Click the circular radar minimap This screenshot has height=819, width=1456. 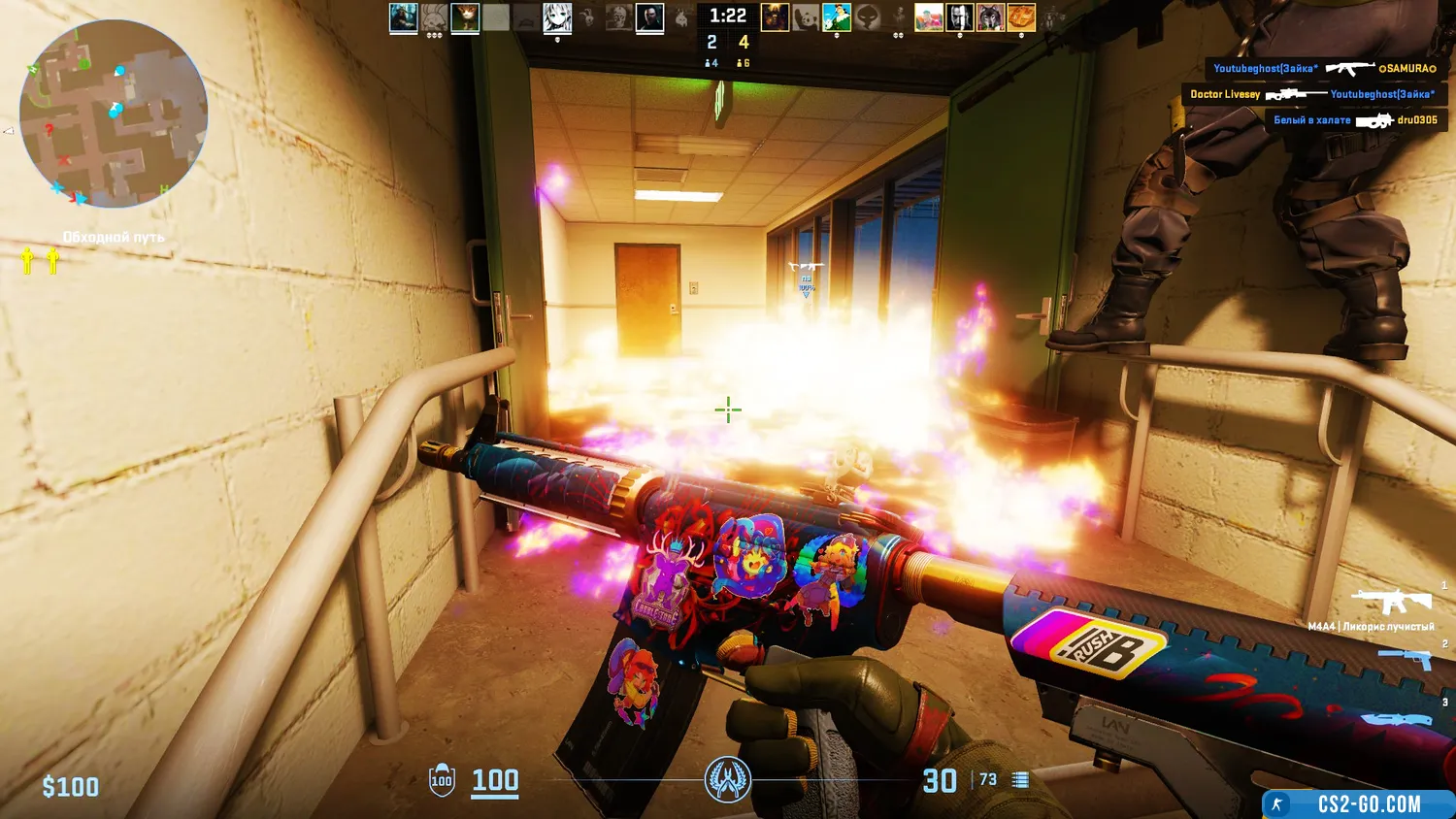click(x=114, y=114)
